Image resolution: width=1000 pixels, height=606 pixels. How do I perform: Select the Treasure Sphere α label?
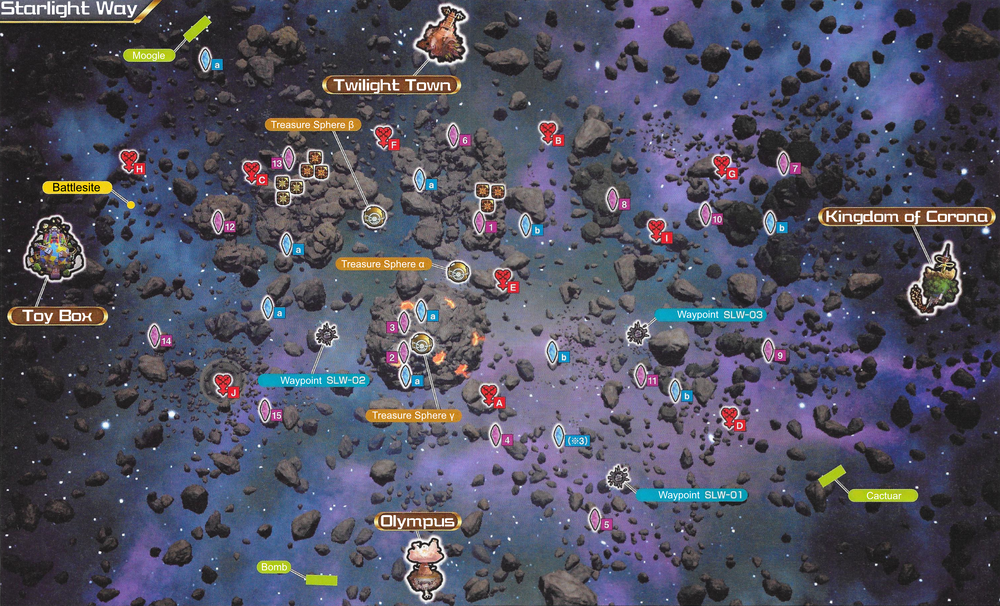[x=385, y=264]
